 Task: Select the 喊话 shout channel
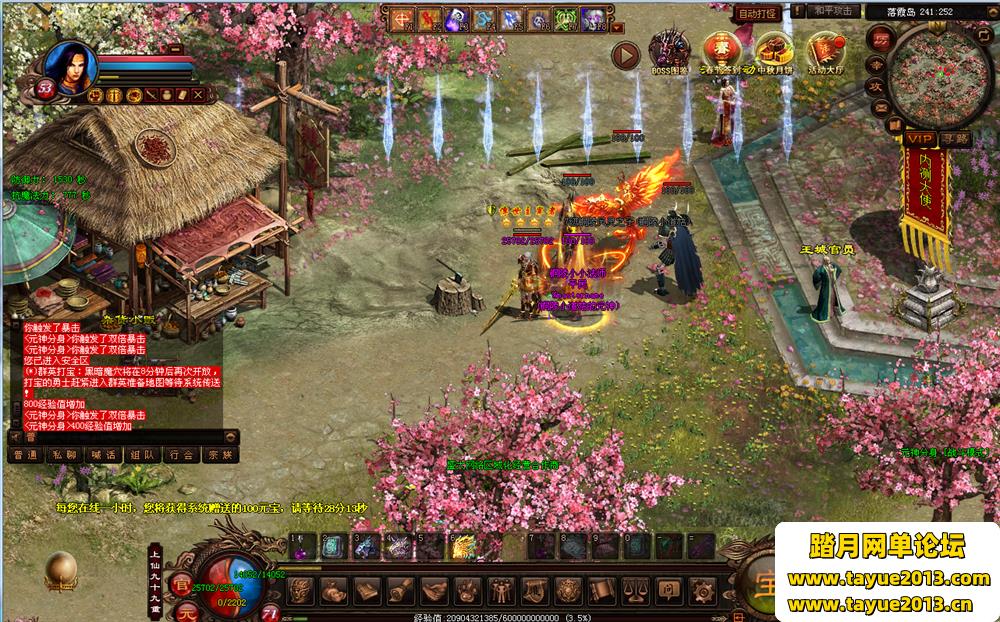pos(103,454)
